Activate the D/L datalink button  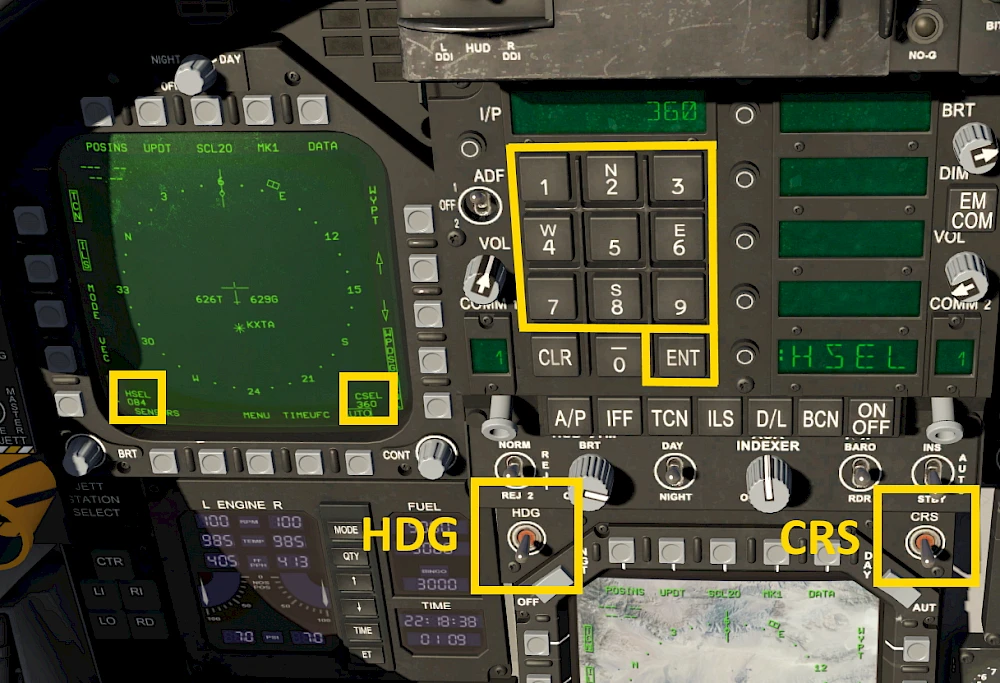tap(771, 420)
